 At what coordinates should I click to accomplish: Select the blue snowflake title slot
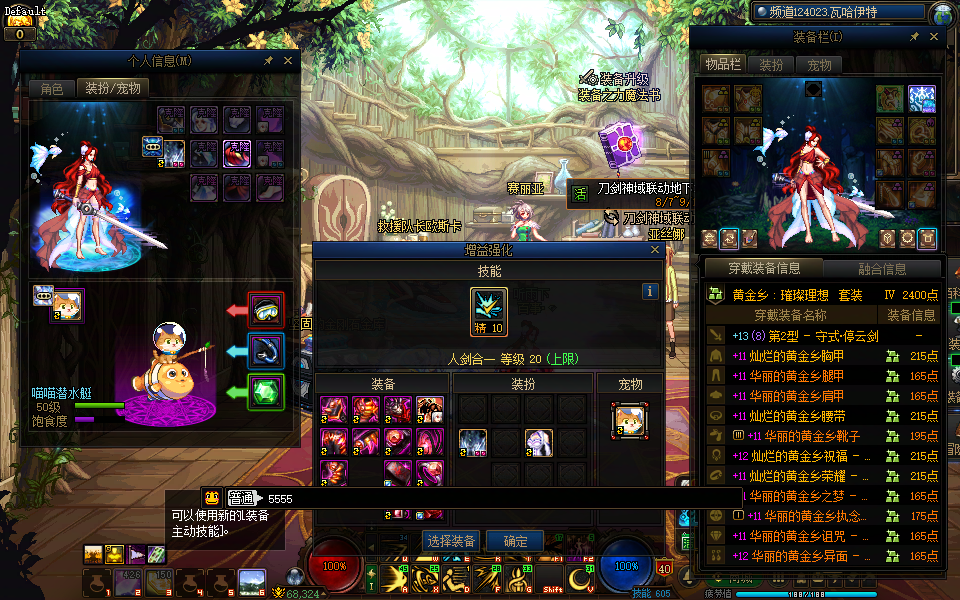click(x=921, y=99)
